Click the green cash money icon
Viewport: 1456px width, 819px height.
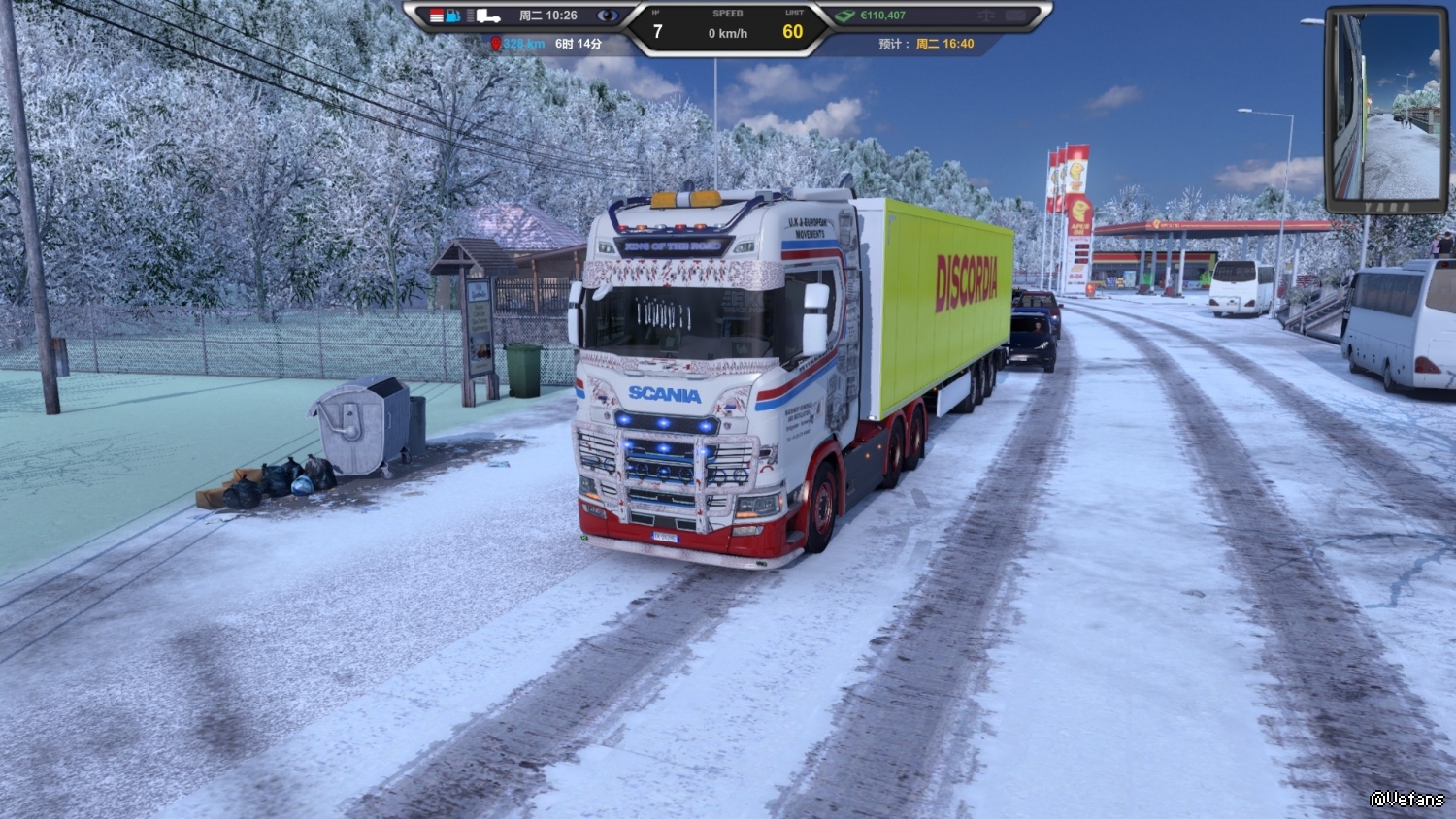844,16
